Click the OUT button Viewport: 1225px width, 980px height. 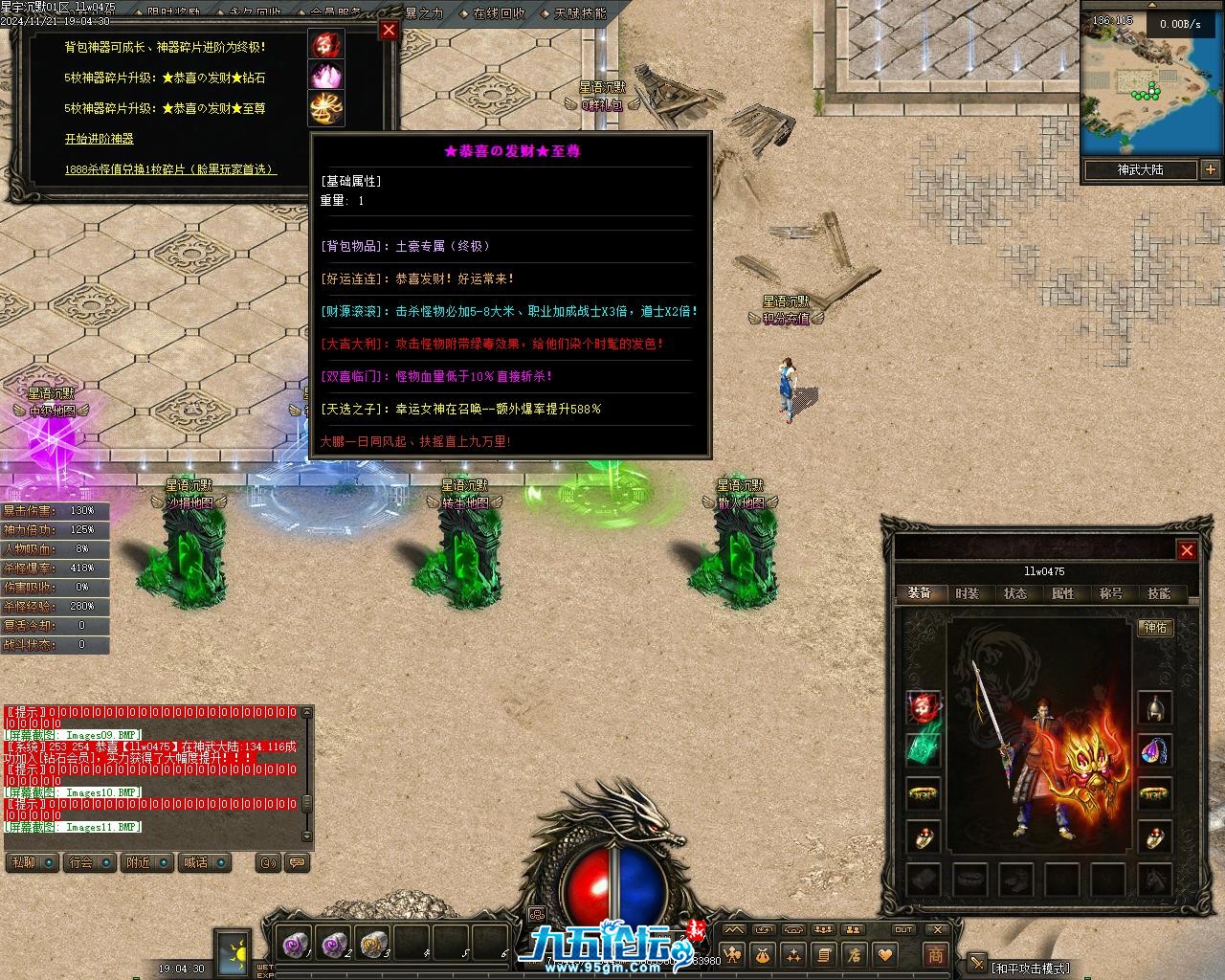(x=903, y=929)
